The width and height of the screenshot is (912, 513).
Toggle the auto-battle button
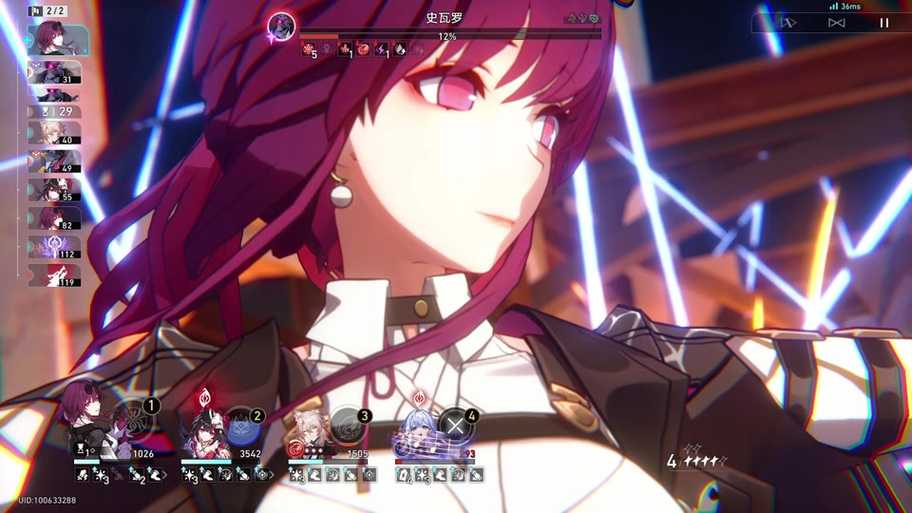coord(788,23)
